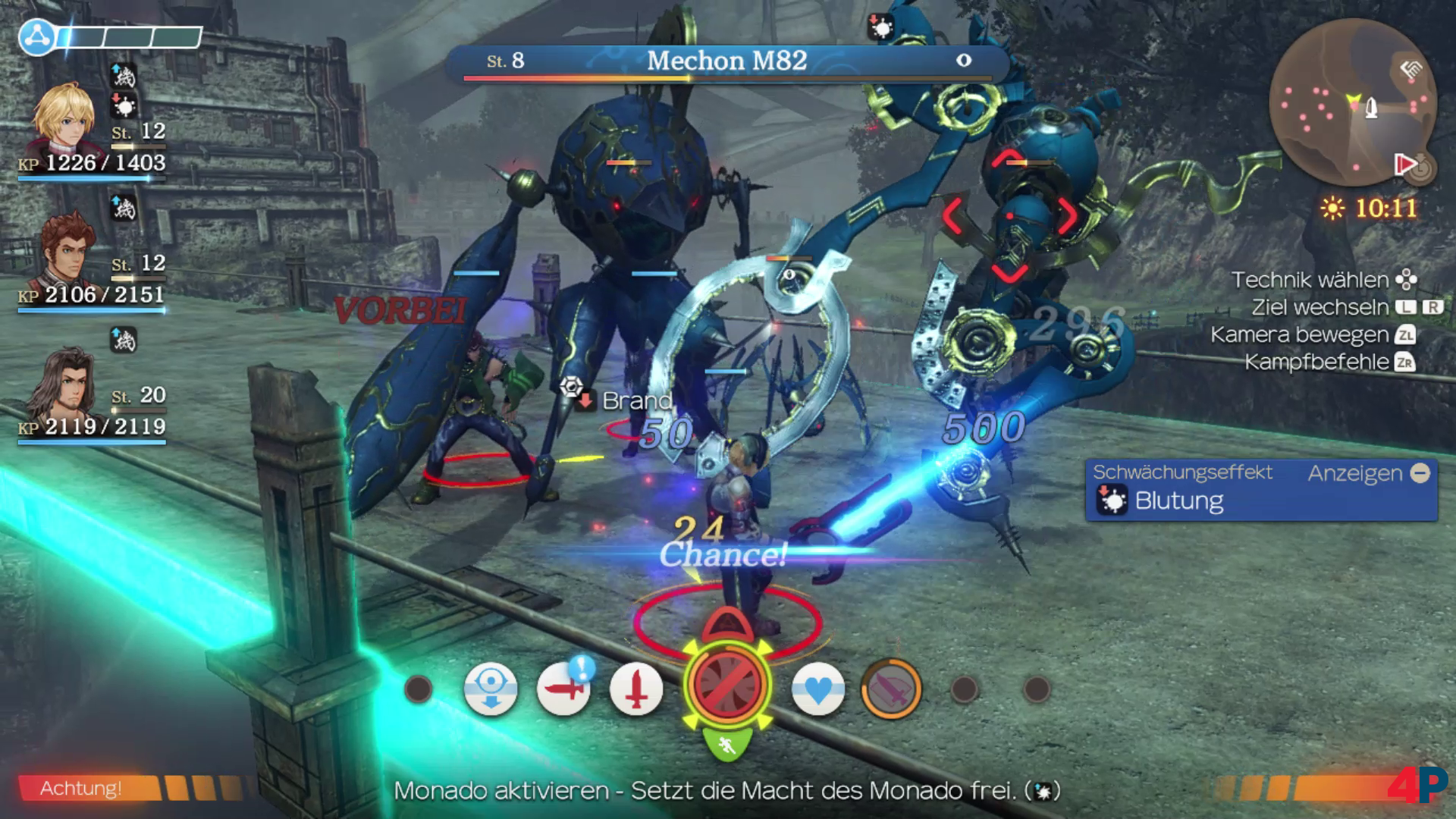Click the red flag marker below minimap

coord(1405,164)
